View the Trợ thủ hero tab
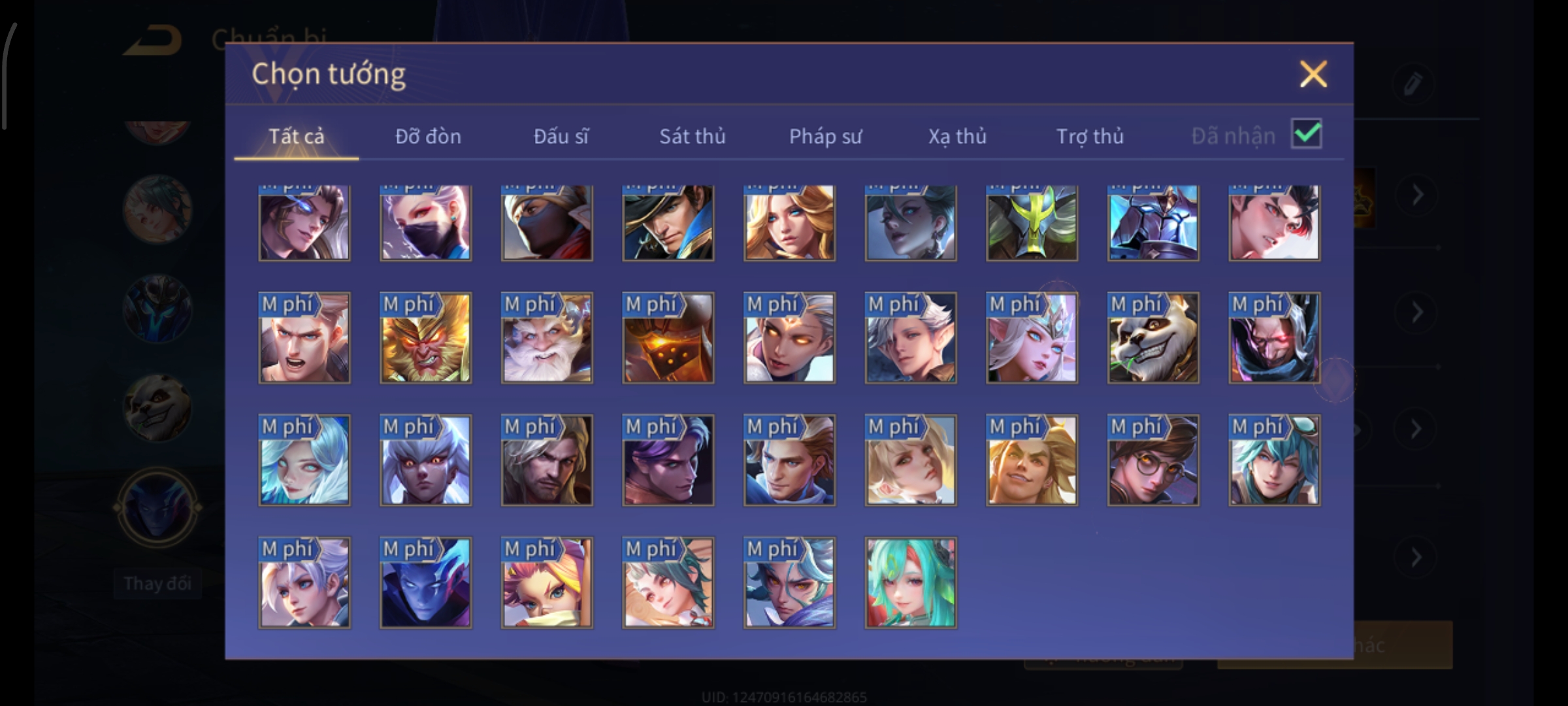The image size is (1568, 706). (1090, 136)
